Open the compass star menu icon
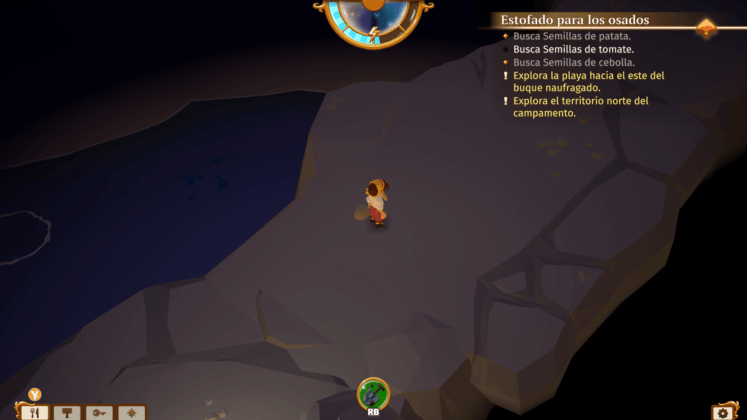 pyautogui.click(x=131, y=412)
